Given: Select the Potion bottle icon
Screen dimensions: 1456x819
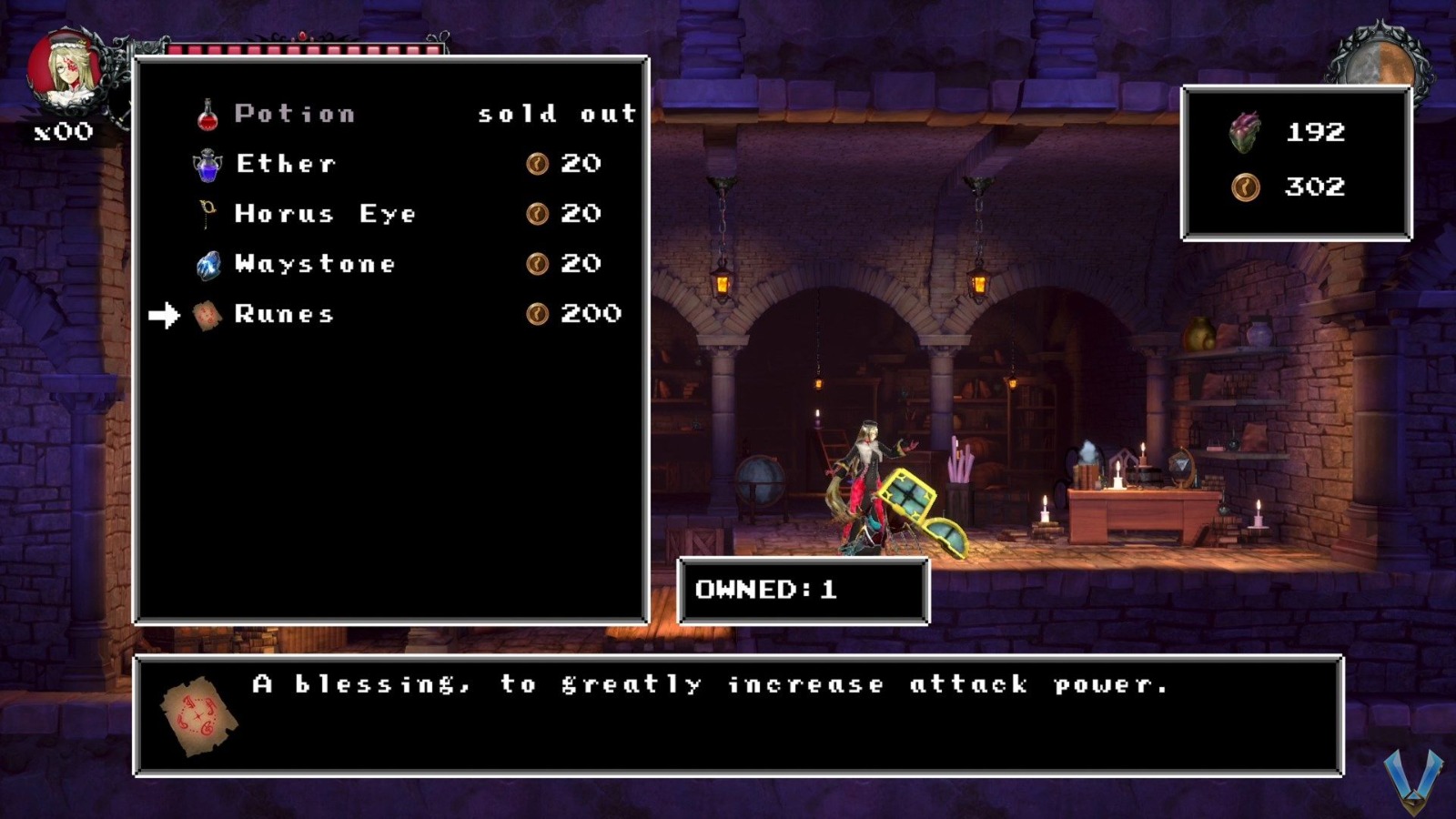Looking at the screenshot, I should 207,112.
